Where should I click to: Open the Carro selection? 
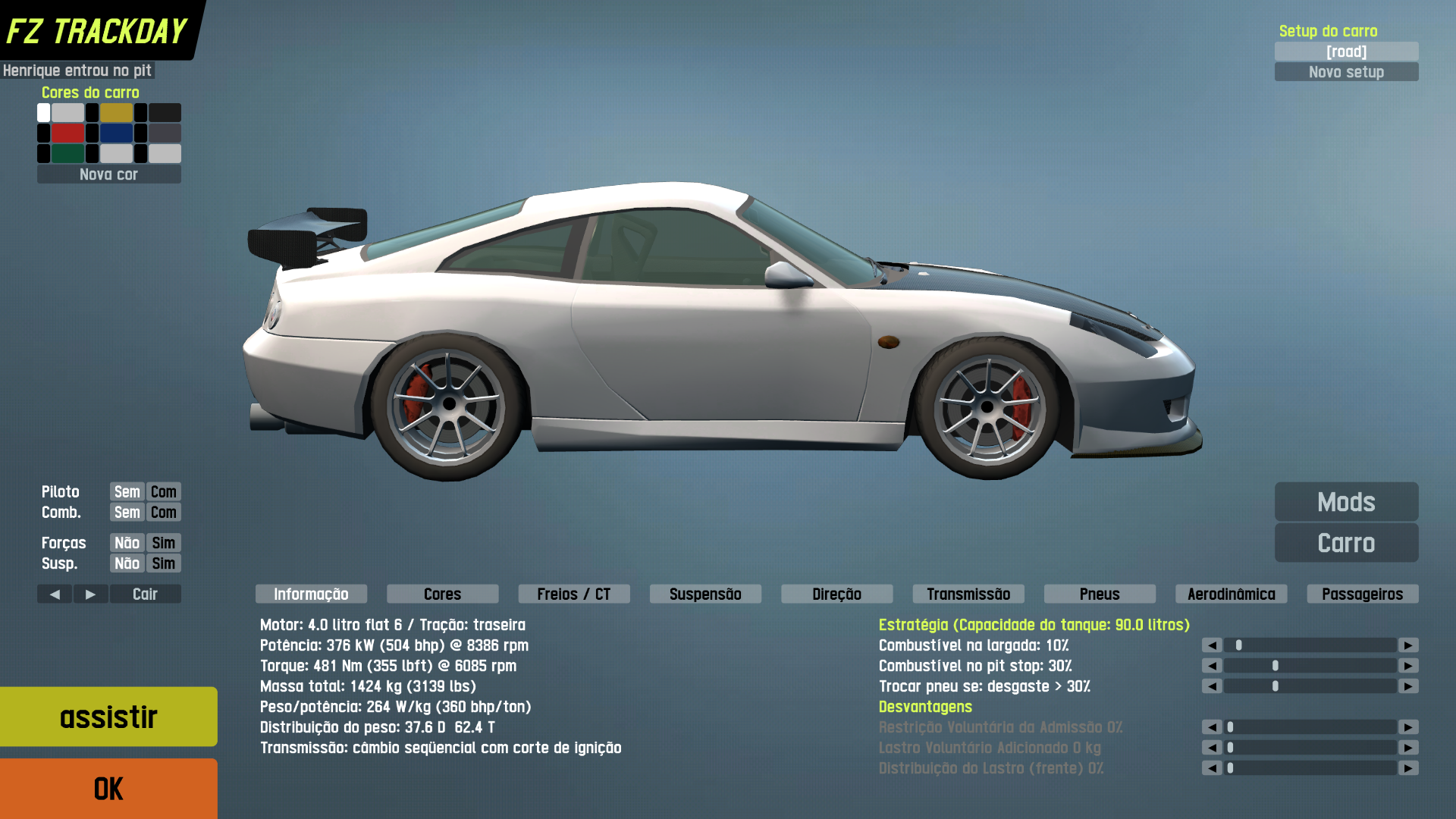[1346, 543]
